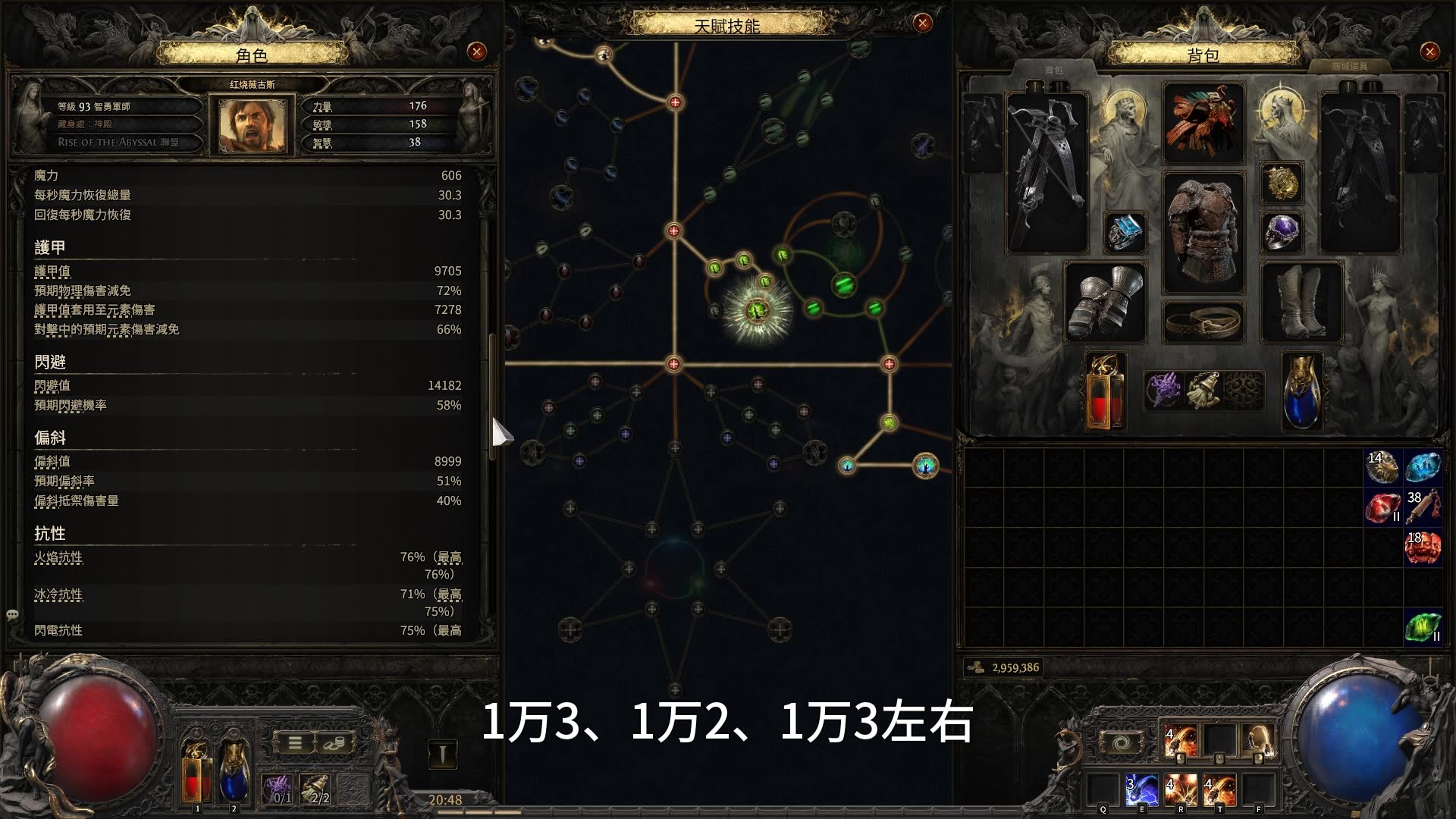
Task: Pick the stack of 38 scrolls
Action: coord(1423,507)
